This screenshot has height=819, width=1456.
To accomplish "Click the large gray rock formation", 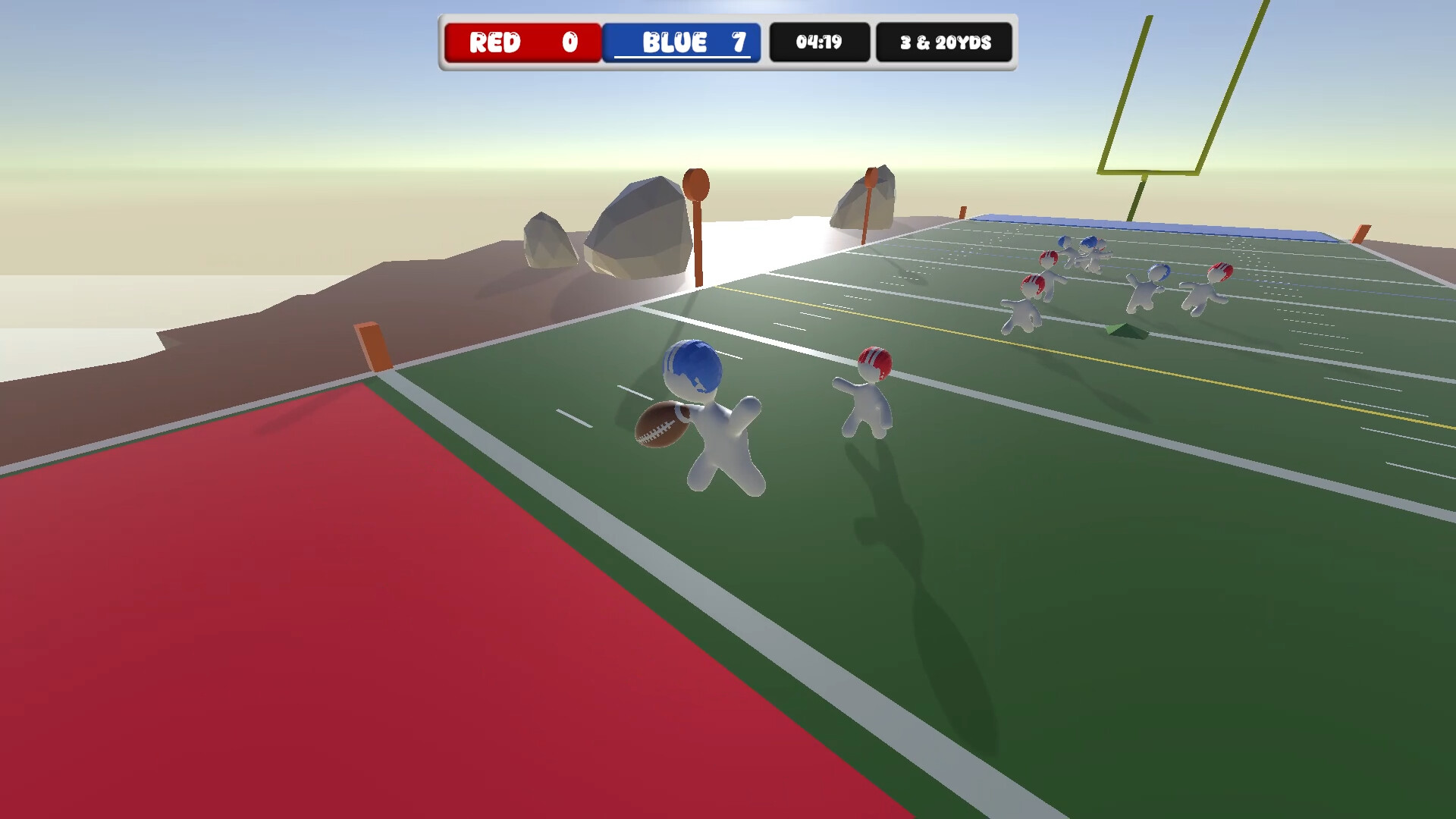I will click(x=637, y=227).
